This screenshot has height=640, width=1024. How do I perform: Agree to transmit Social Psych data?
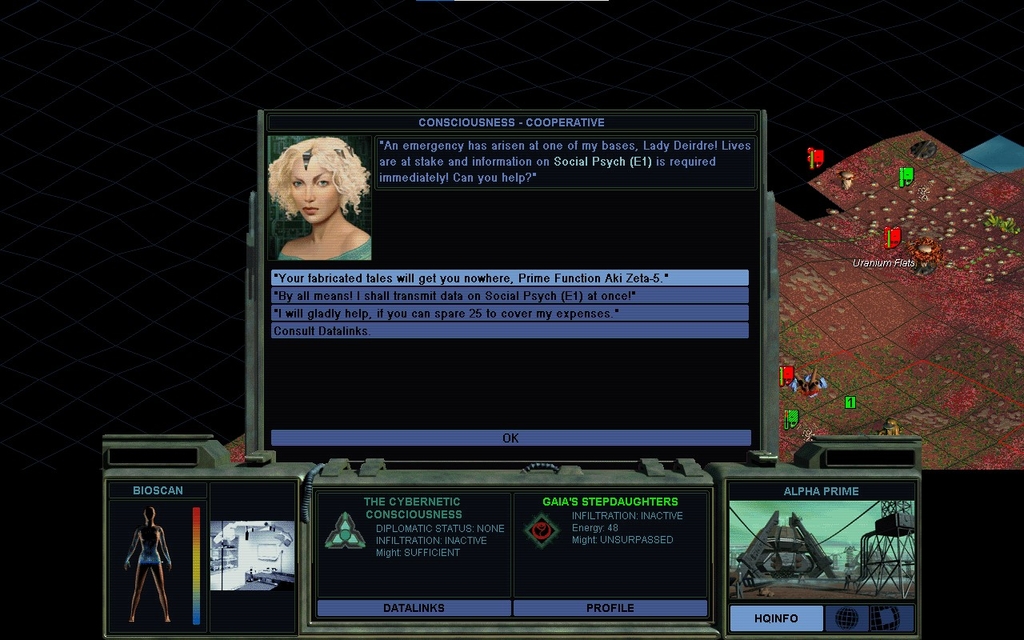coord(509,296)
